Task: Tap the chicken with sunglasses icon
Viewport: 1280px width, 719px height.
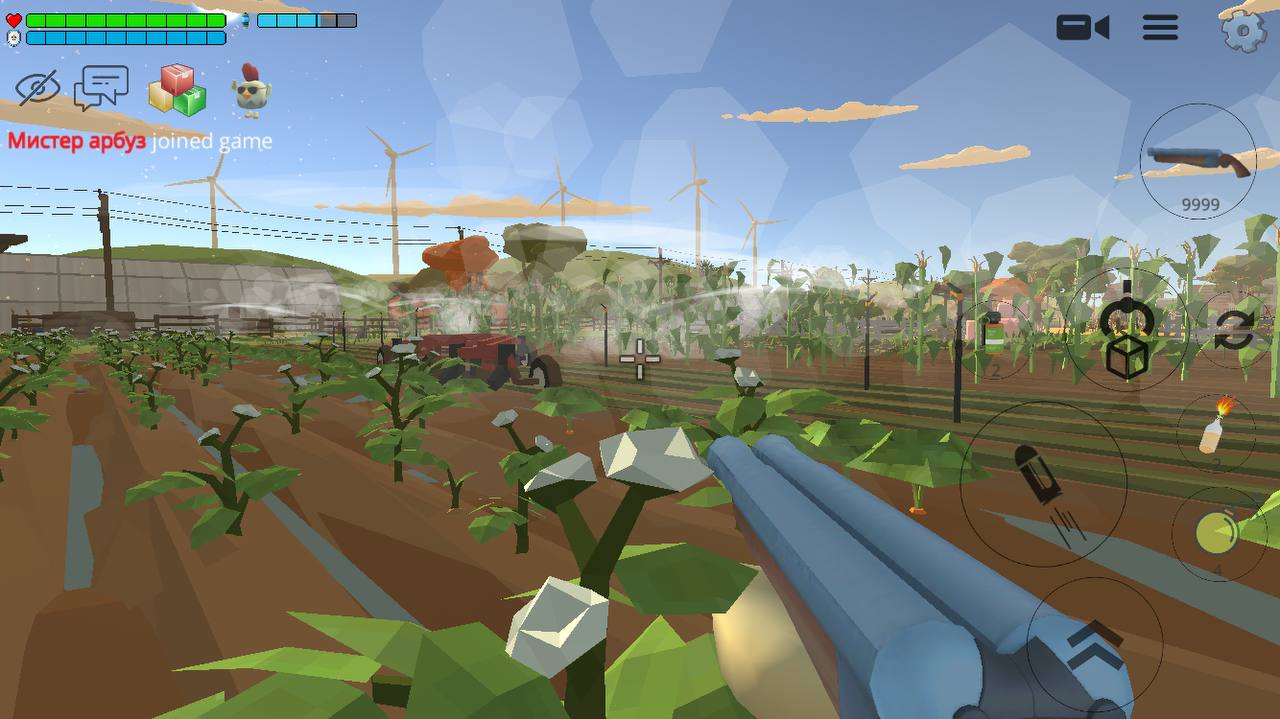Action: (251, 90)
